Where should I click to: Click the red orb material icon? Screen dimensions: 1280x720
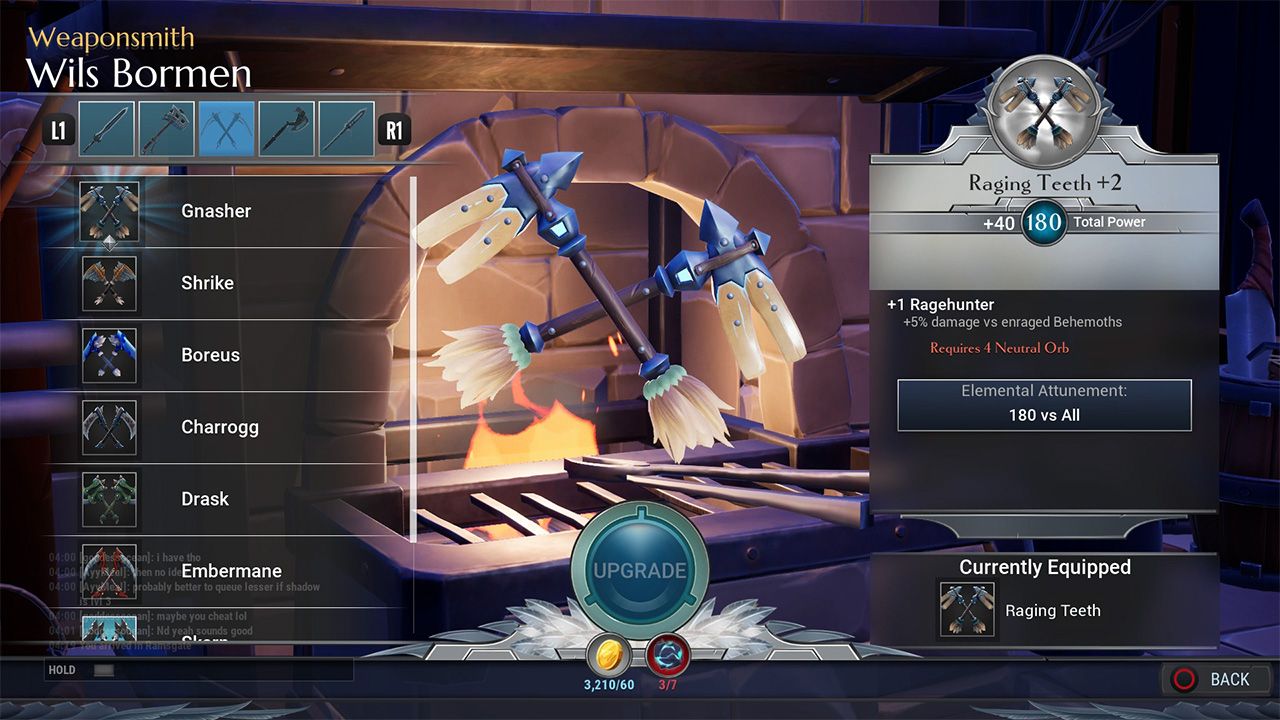[x=667, y=655]
